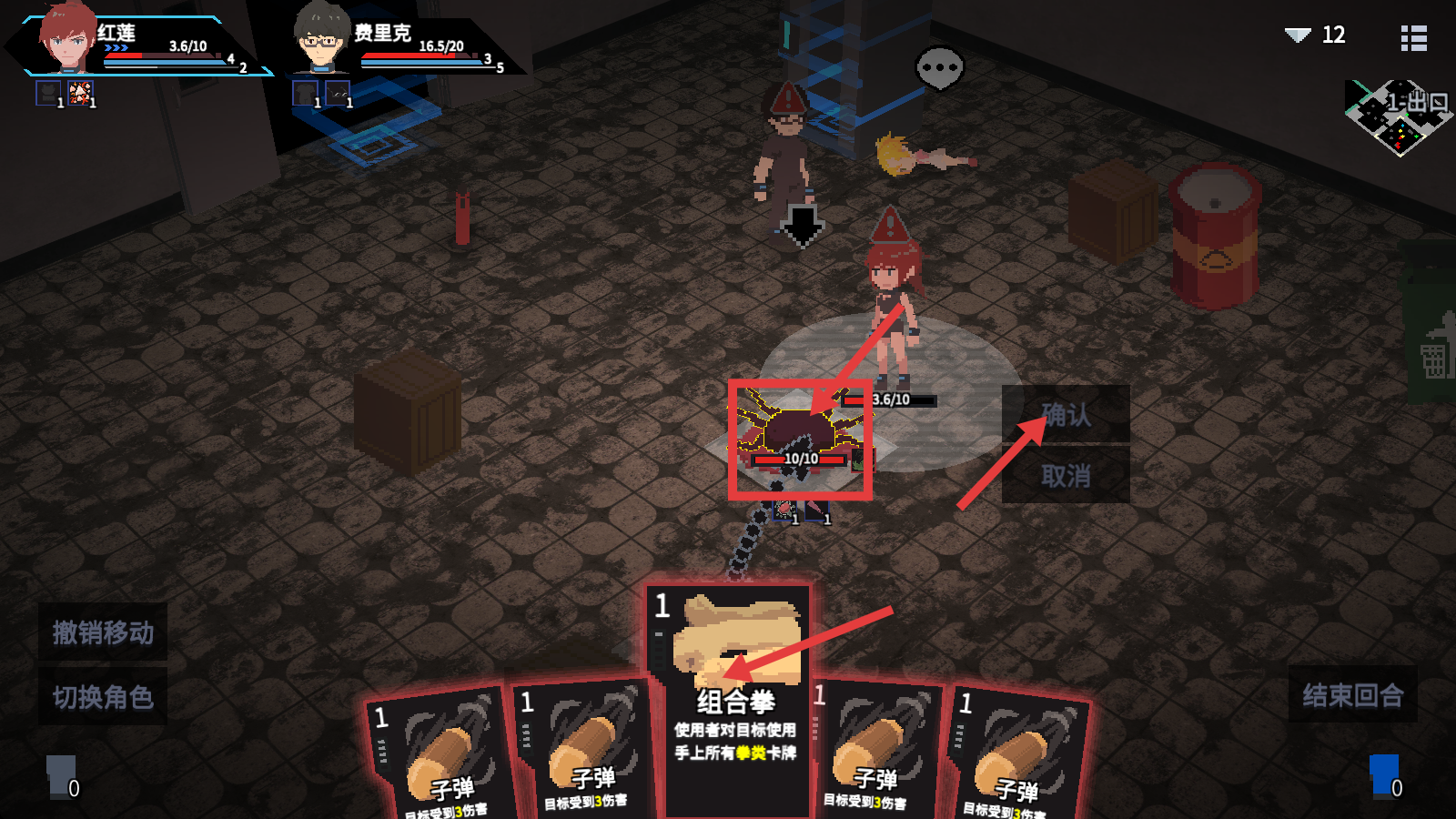Screen dimensions: 1456x819
Task: Switch character using 切换角色
Action: click(x=103, y=697)
